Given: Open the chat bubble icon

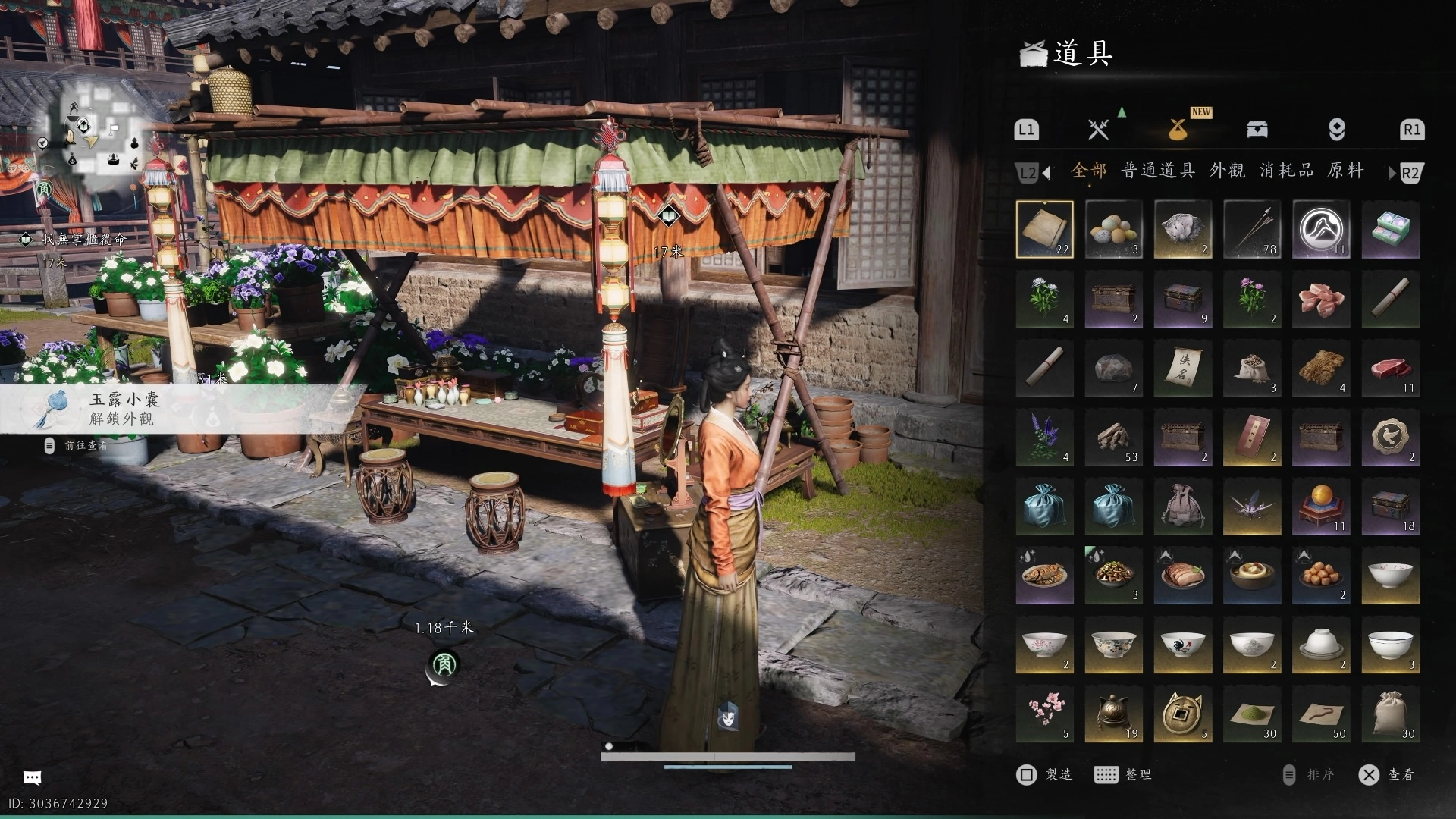Looking at the screenshot, I should (32, 777).
